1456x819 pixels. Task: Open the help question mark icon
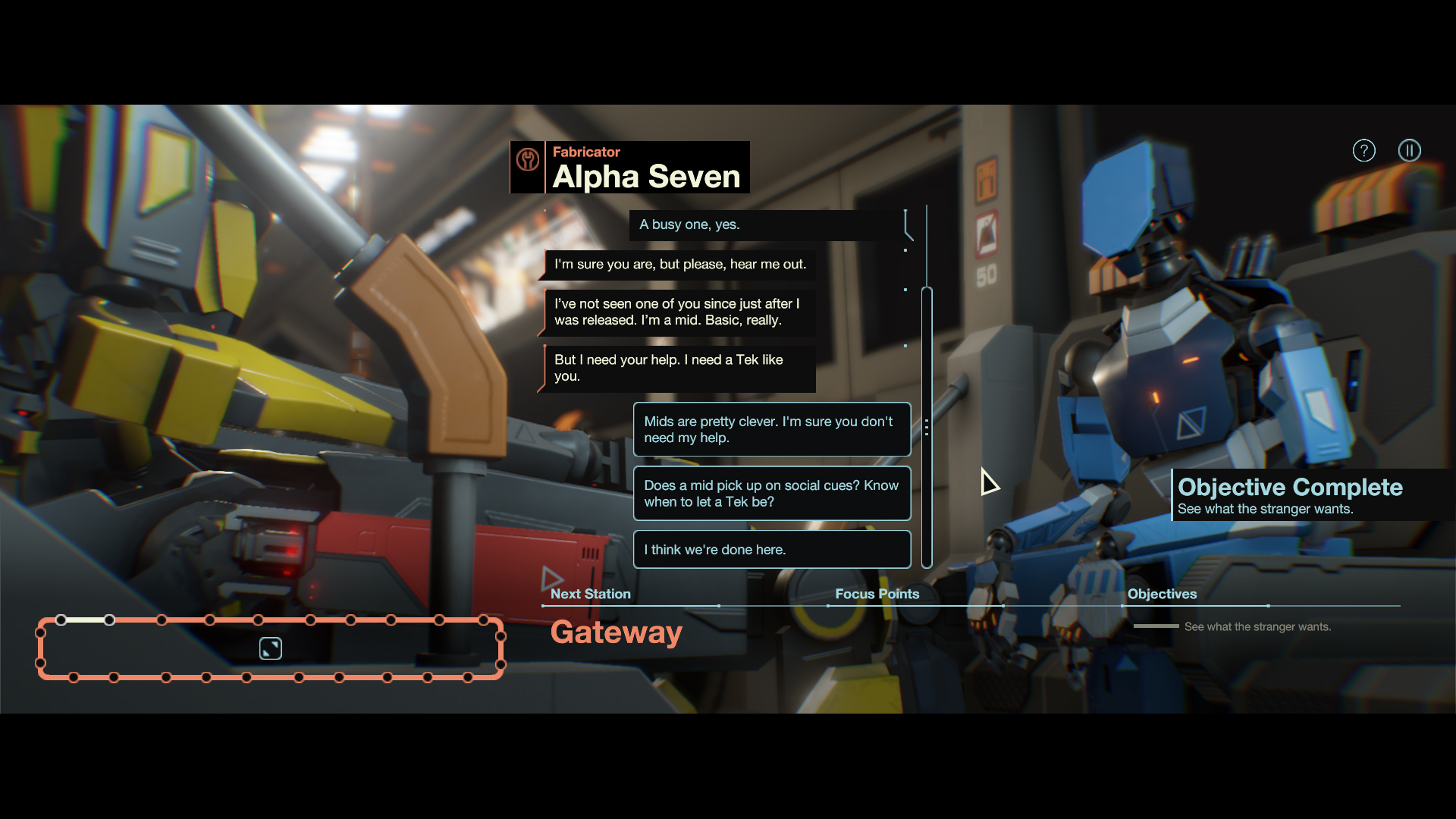[x=1363, y=150]
